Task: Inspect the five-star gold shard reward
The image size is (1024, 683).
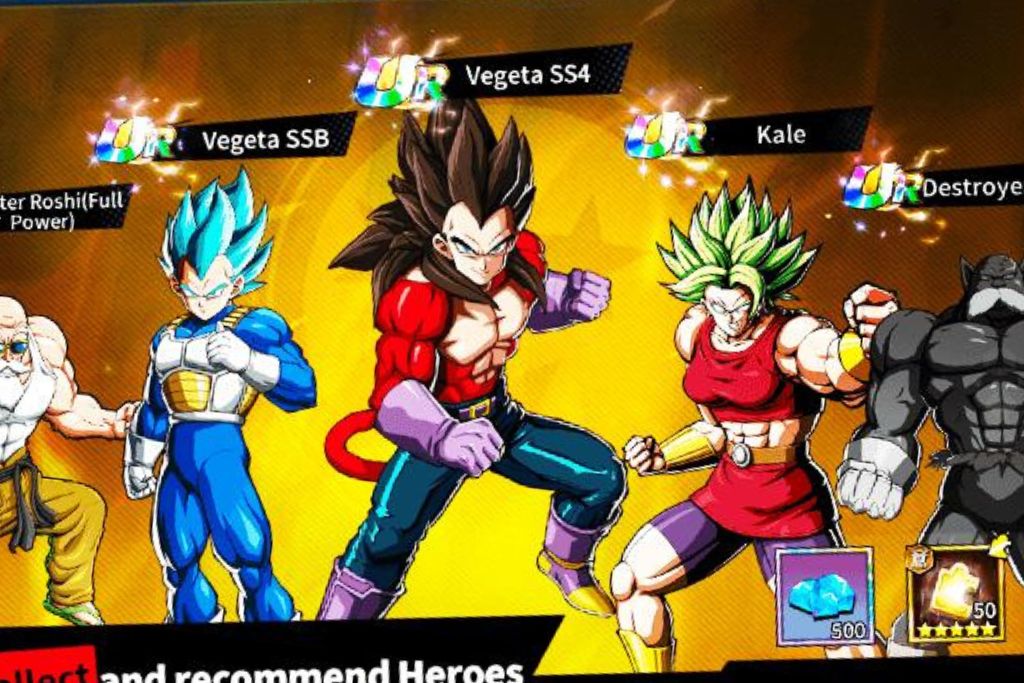Action: click(955, 594)
